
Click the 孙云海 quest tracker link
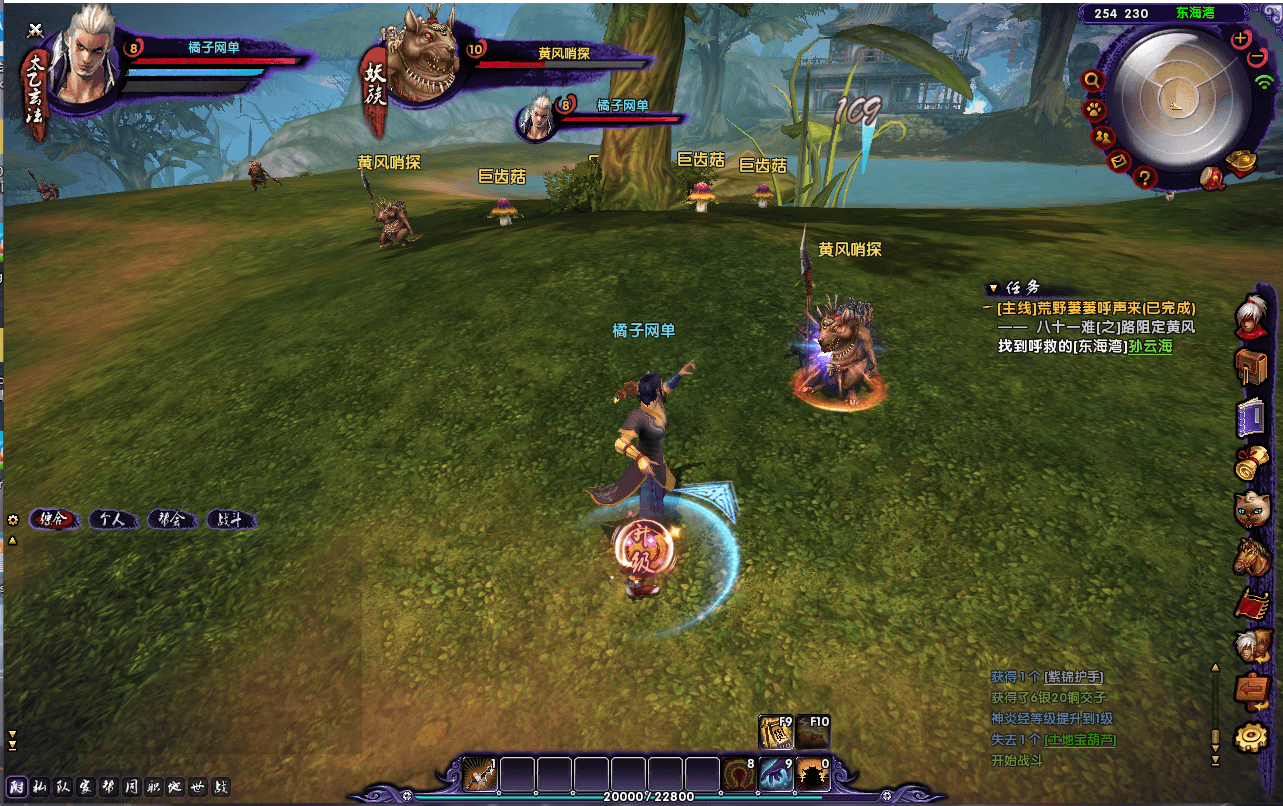click(x=1150, y=346)
